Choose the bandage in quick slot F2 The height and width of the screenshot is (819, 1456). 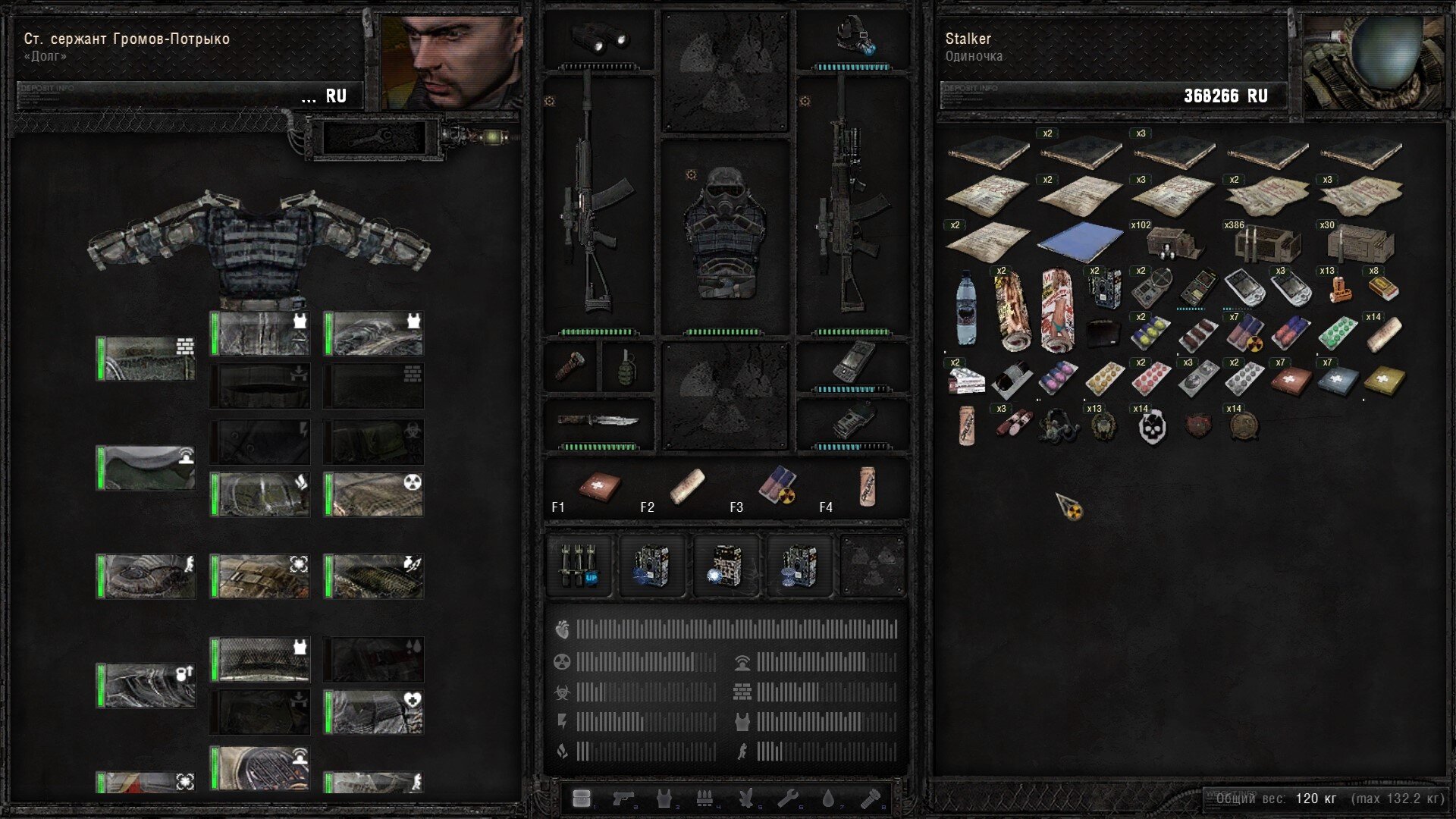tap(687, 485)
